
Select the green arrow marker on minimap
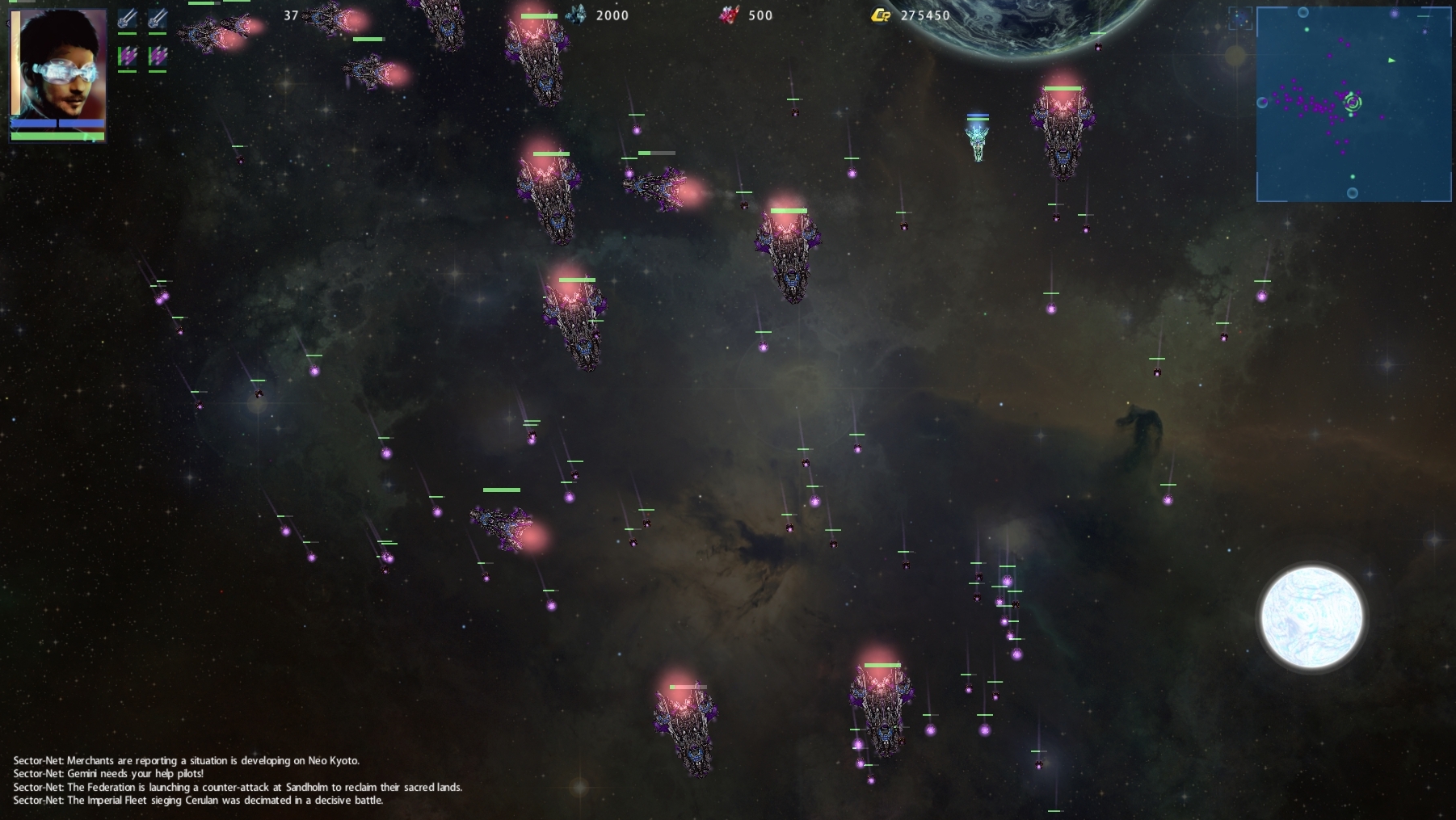tap(1391, 61)
